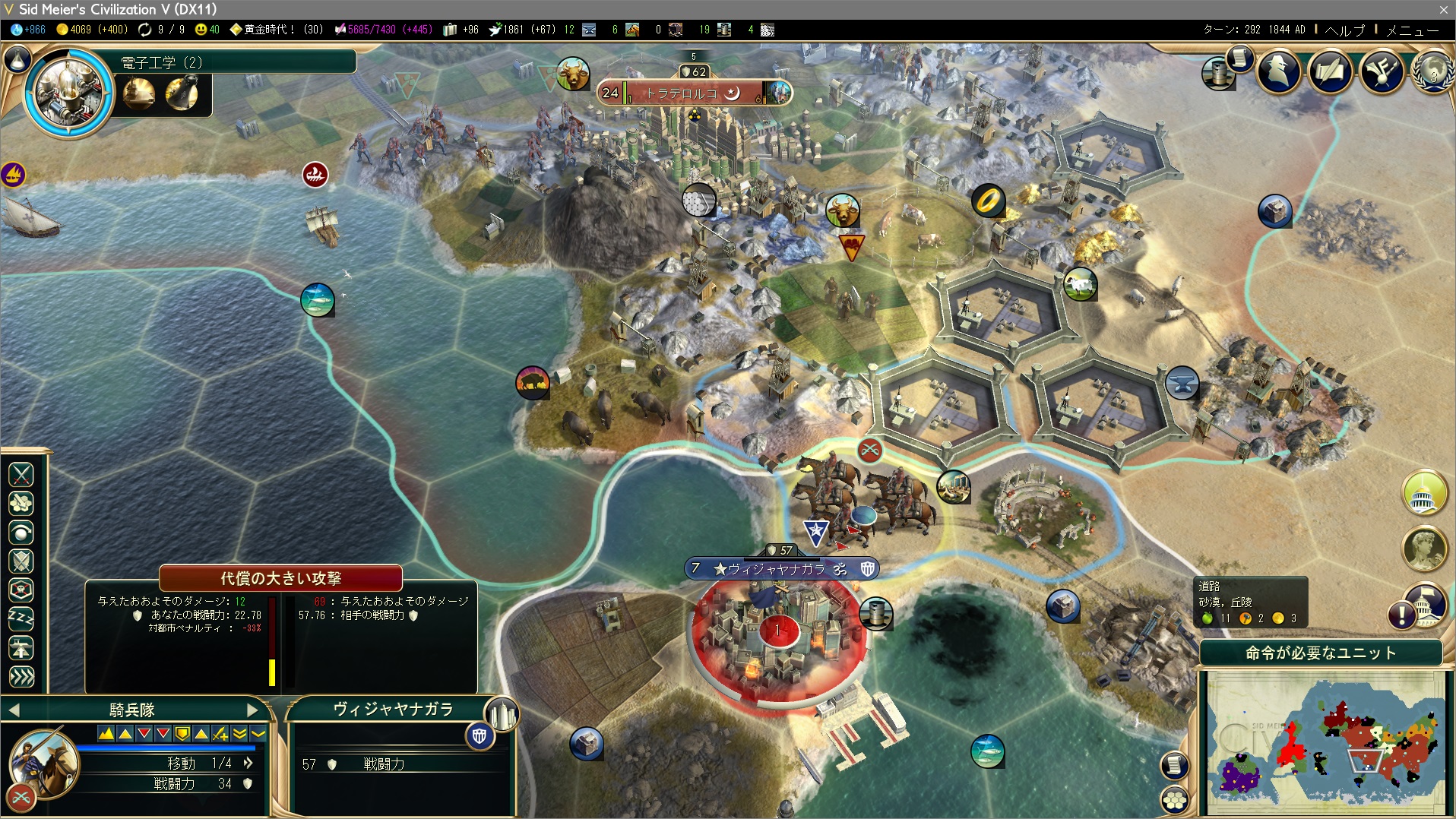The image size is (1456, 819).
Task: Select the previous unit with left arrow
Action: tap(14, 710)
